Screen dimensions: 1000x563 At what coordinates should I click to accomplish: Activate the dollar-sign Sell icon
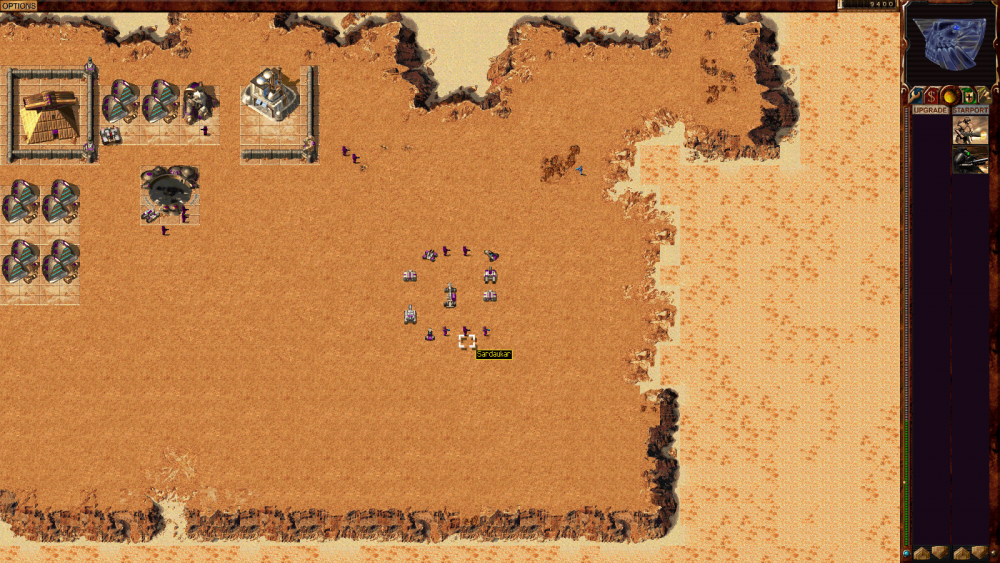(933, 96)
